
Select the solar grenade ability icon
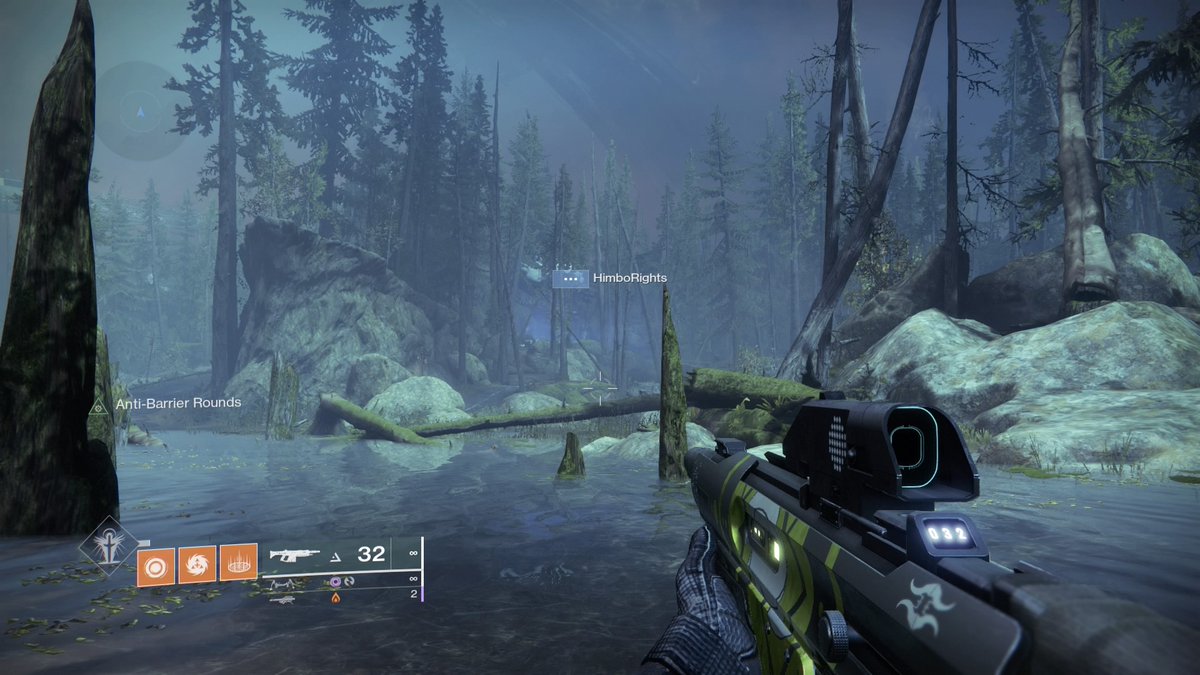pyautogui.click(x=156, y=564)
